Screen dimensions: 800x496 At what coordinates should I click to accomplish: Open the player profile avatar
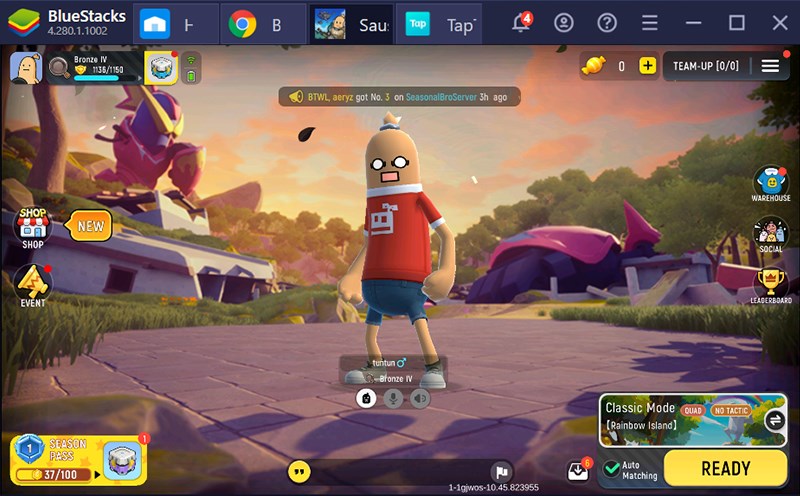point(25,68)
